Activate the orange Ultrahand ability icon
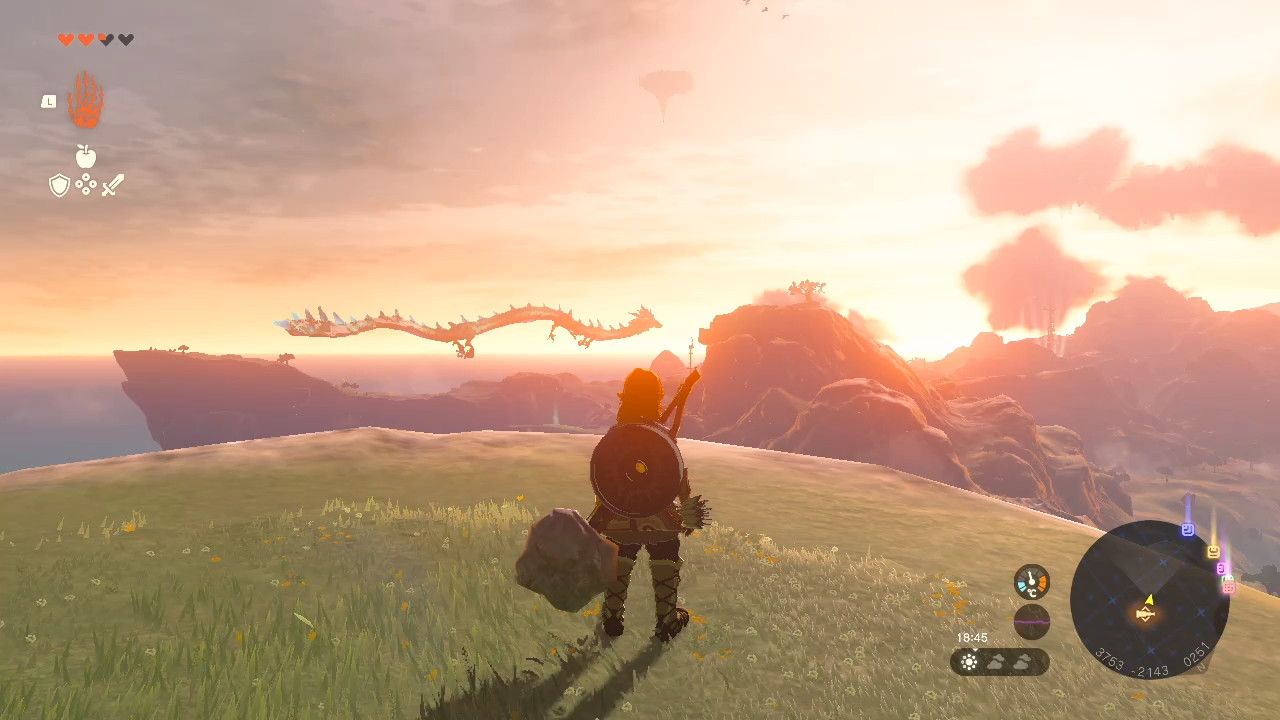Screen dimensions: 1280x720 86,101
